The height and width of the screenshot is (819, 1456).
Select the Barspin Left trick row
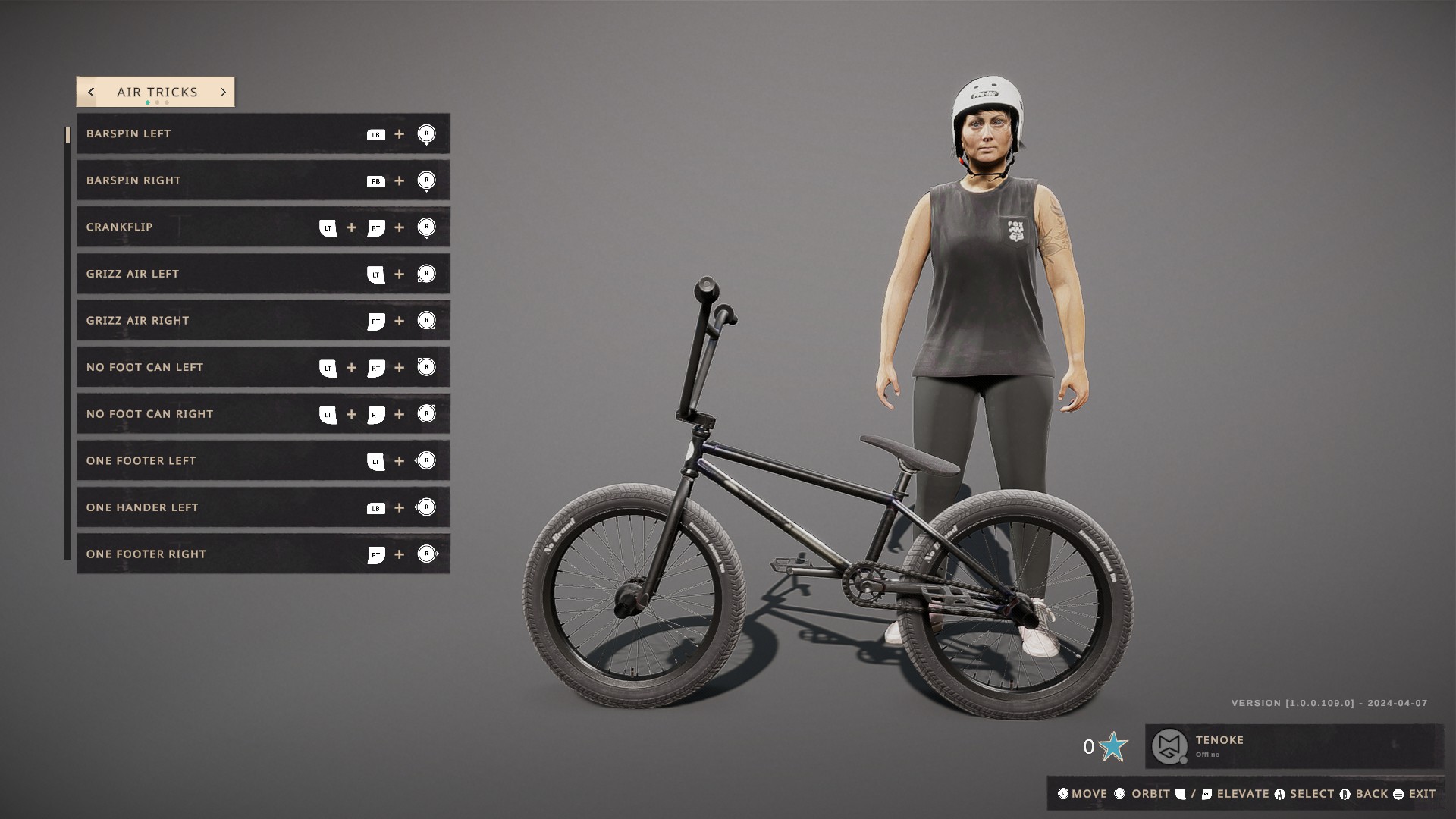coord(262,133)
